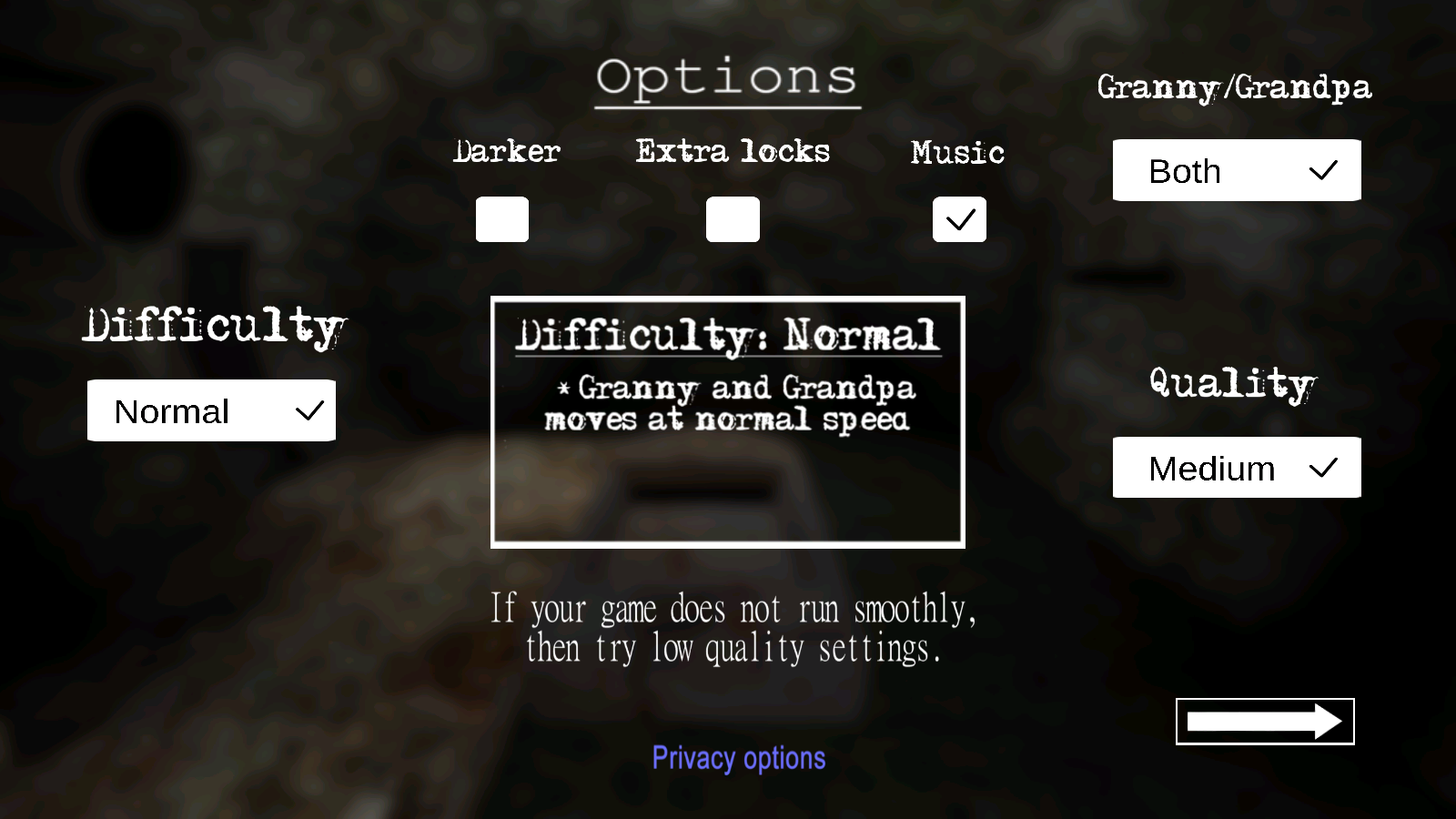Click the white arrow button to continue
This screenshot has width=1456, height=819.
[x=1265, y=722]
